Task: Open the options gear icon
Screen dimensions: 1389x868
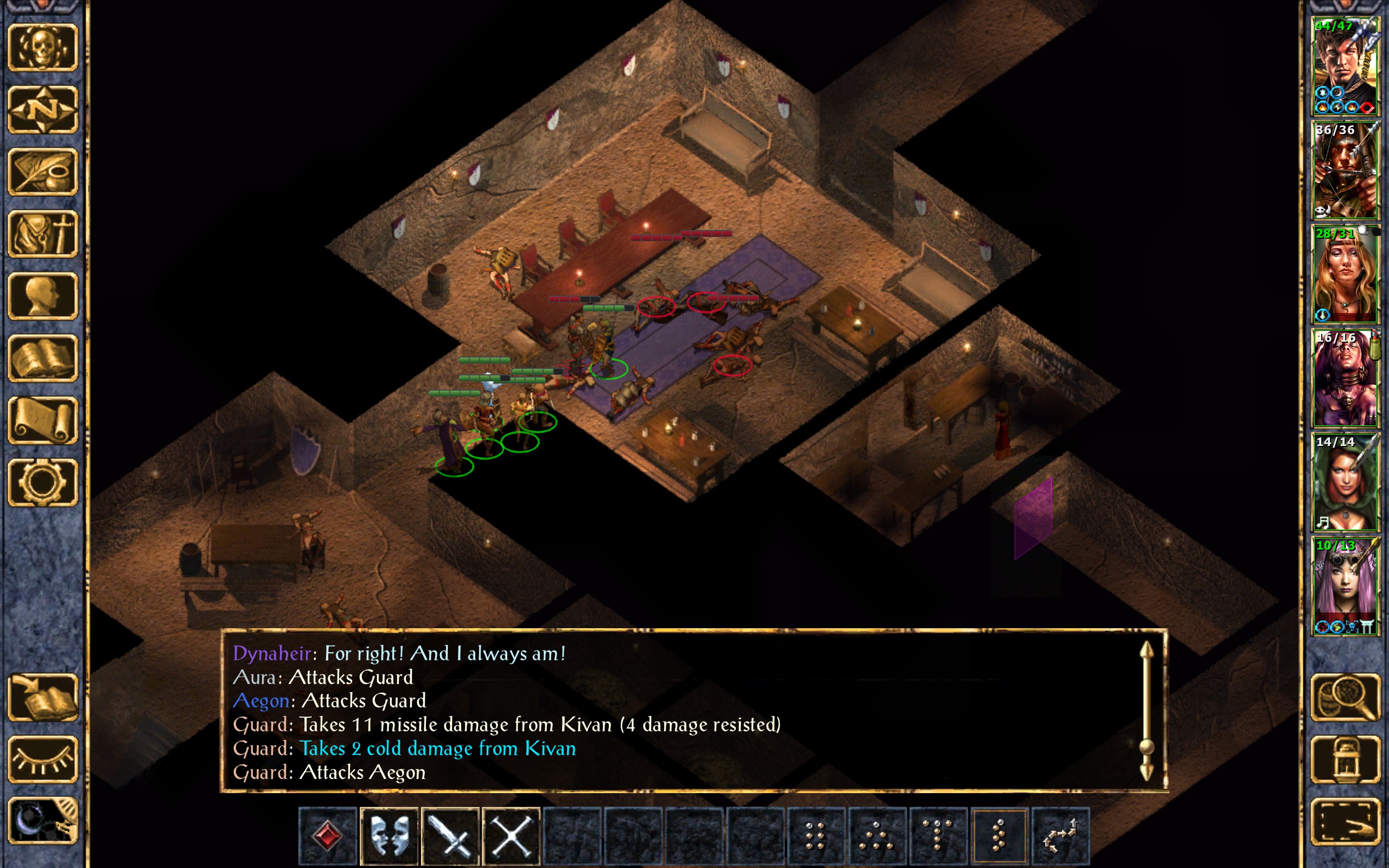Action: click(43, 482)
